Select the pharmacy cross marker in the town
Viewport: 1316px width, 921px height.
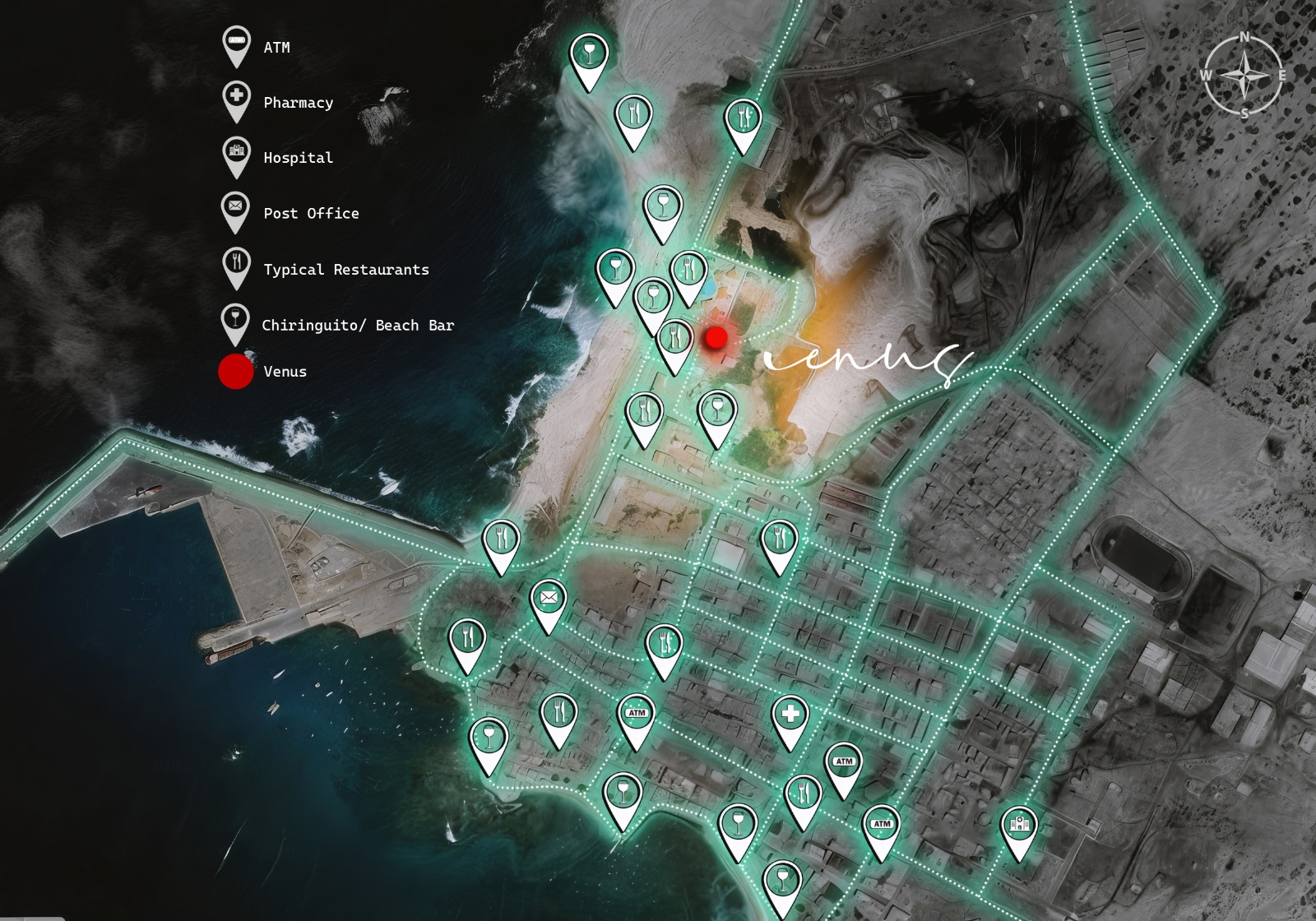[790, 714]
